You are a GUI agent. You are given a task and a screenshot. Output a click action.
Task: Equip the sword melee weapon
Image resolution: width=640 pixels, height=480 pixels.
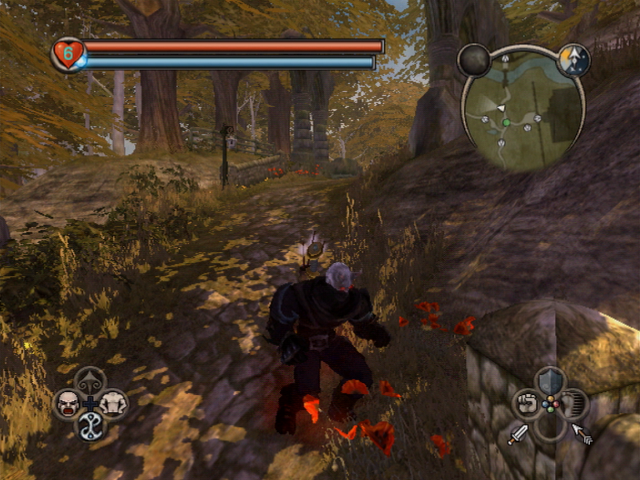[518, 434]
